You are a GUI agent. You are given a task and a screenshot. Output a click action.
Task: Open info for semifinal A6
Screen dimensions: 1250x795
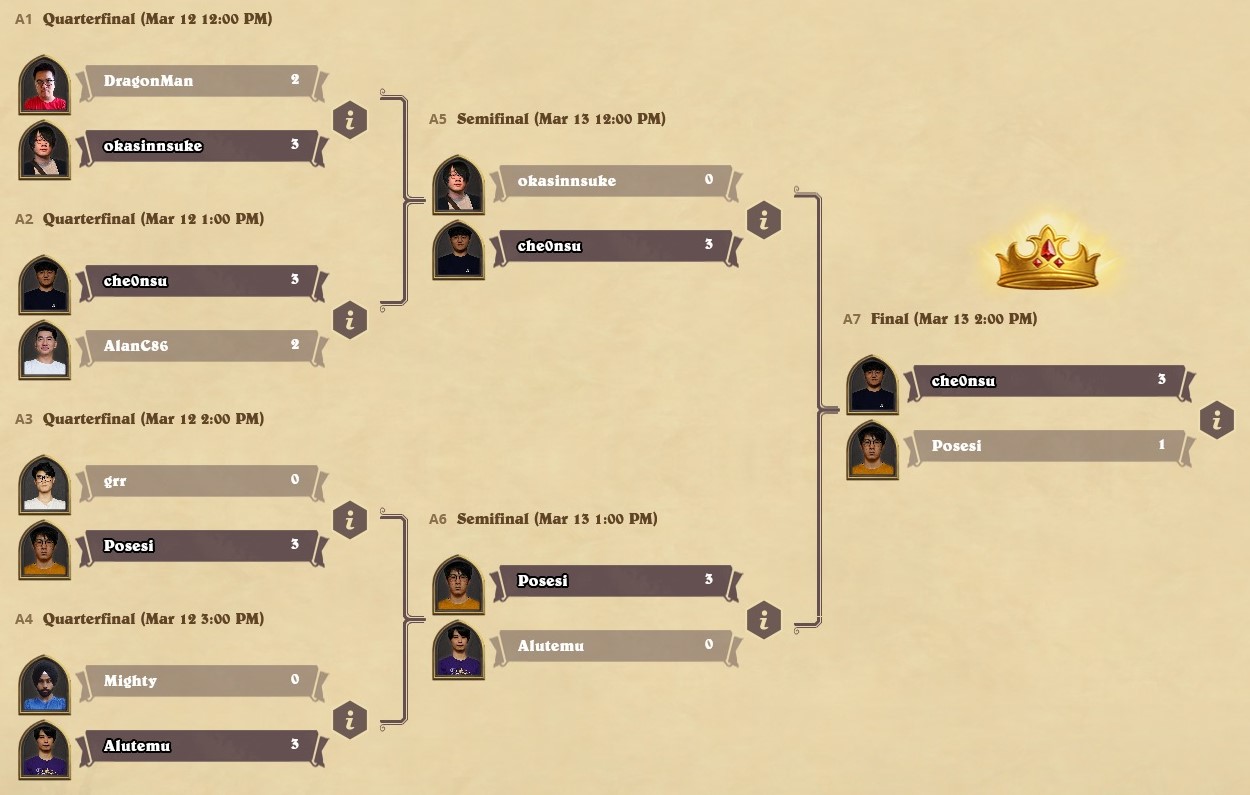tap(764, 620)
